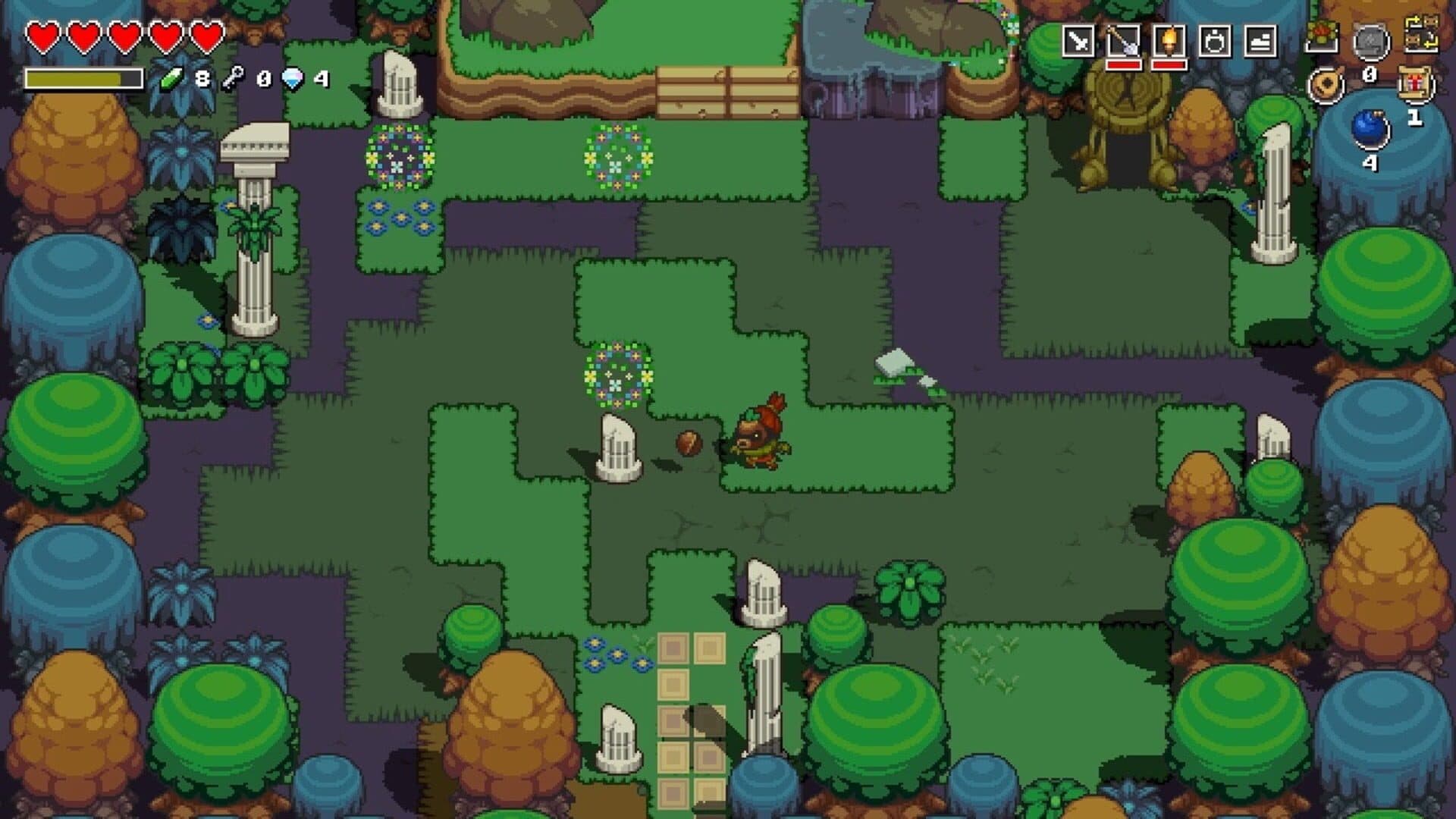This screenshot has height=819, width=1456.
Task: Click the diamond counter icon
Action: click(x=292, y=77)
